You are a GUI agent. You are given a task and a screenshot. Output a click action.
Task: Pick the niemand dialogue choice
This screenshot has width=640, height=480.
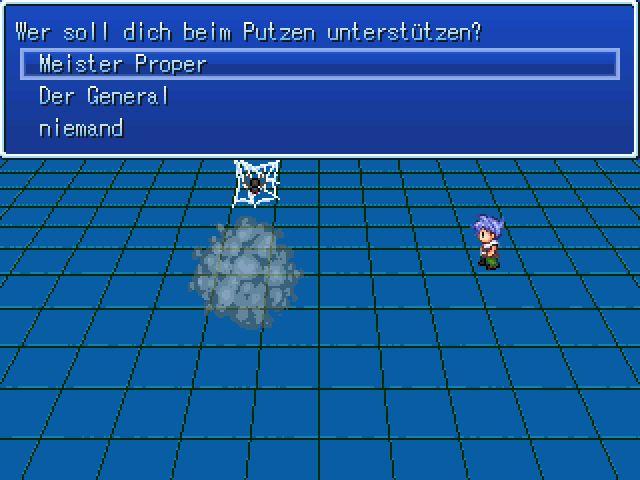[x=81, y=128]
